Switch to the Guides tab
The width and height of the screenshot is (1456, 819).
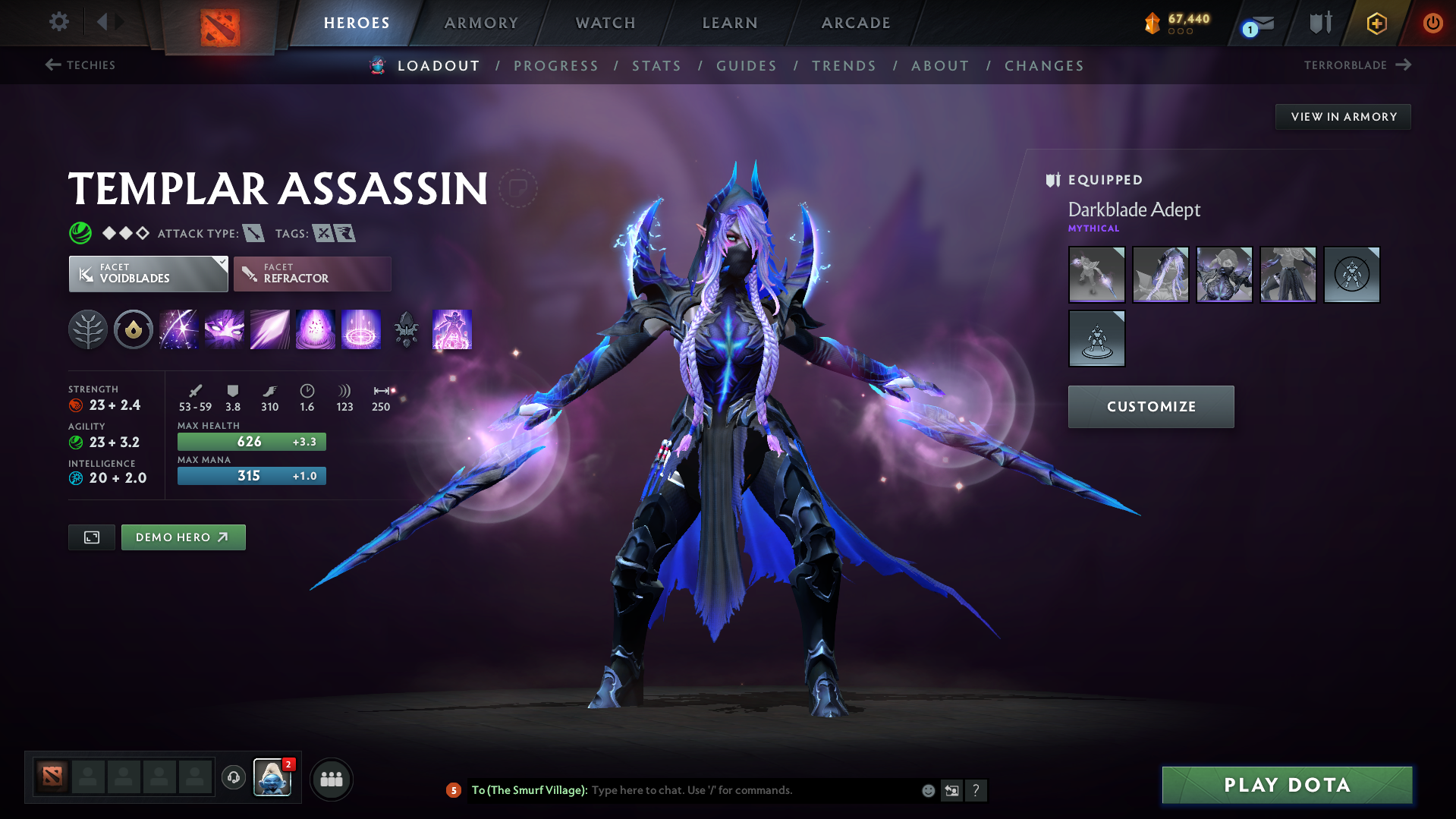click(x=746, y=65)
